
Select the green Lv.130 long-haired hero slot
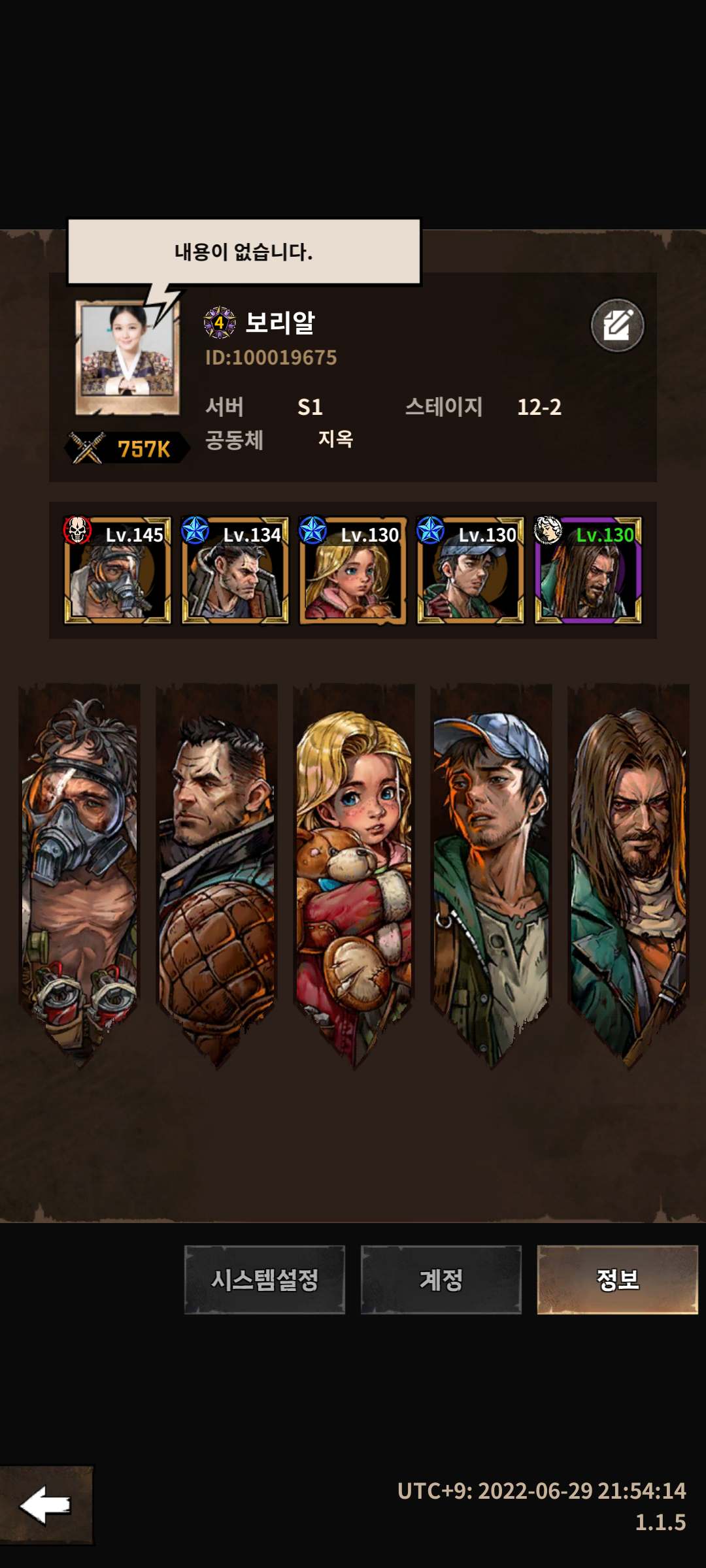tap(588, 570)
